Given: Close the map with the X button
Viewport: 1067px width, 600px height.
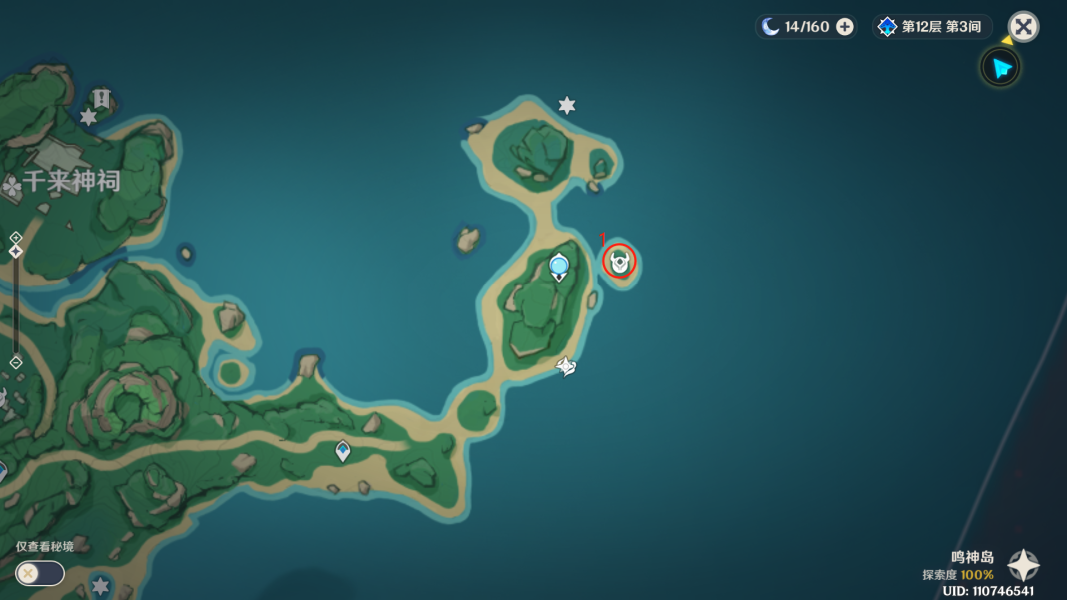Looking at the screenshot, I should click(x=1023, y=27).
